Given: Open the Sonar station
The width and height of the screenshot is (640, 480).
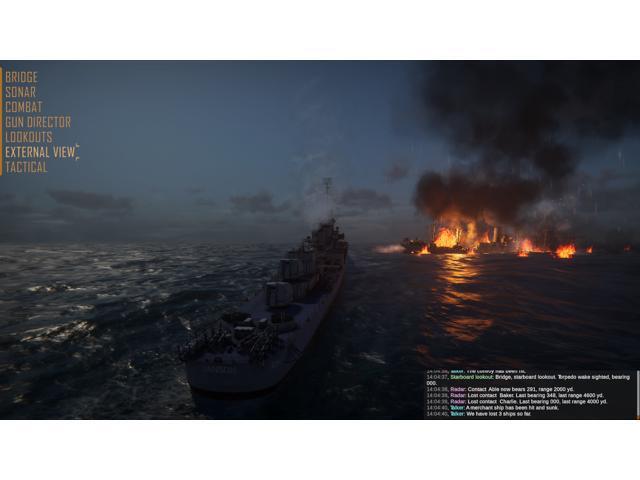Looking at the screenshot, I should [x=20, y=92].
